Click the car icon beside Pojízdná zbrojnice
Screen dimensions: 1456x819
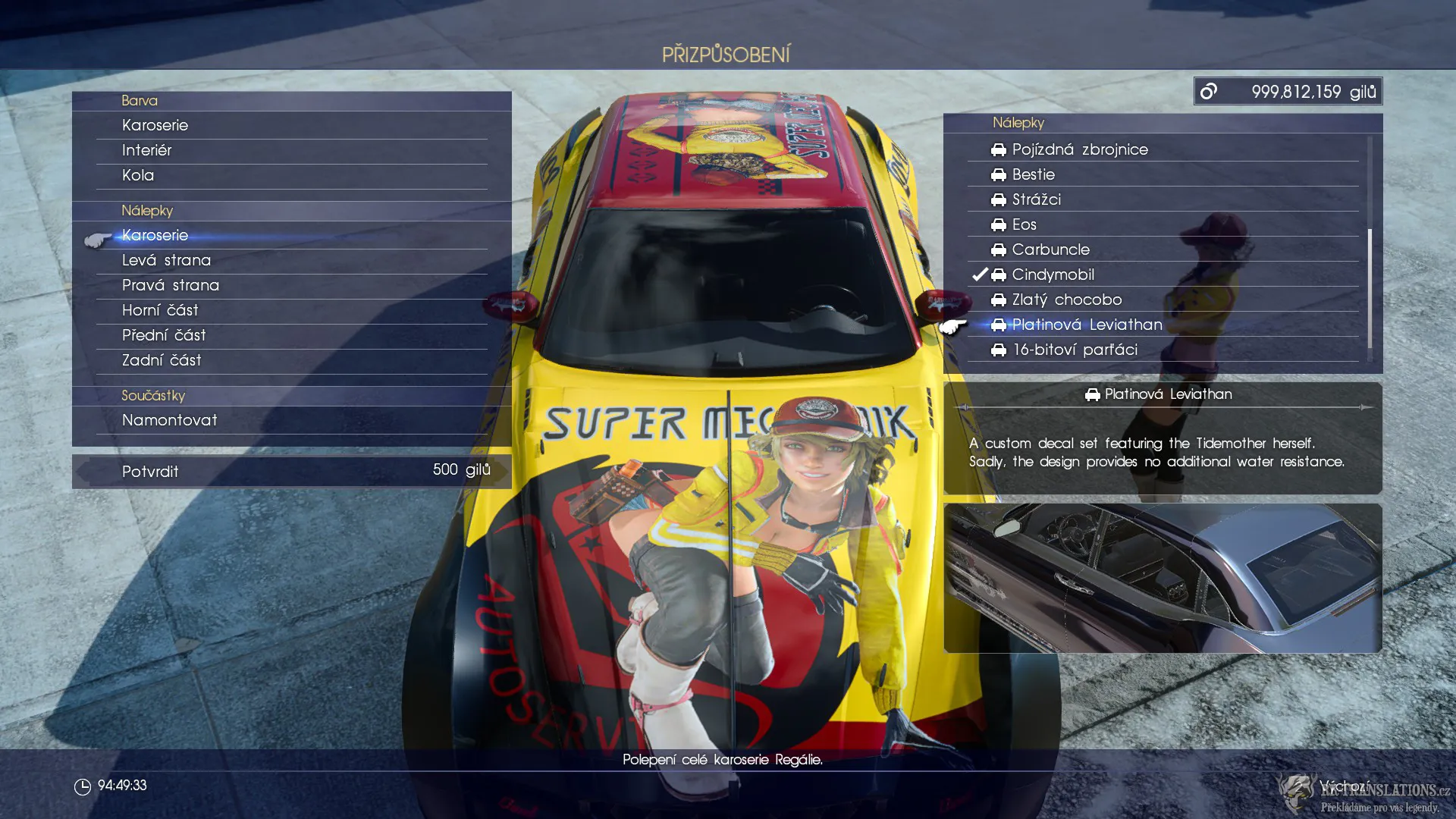[998, 149]
